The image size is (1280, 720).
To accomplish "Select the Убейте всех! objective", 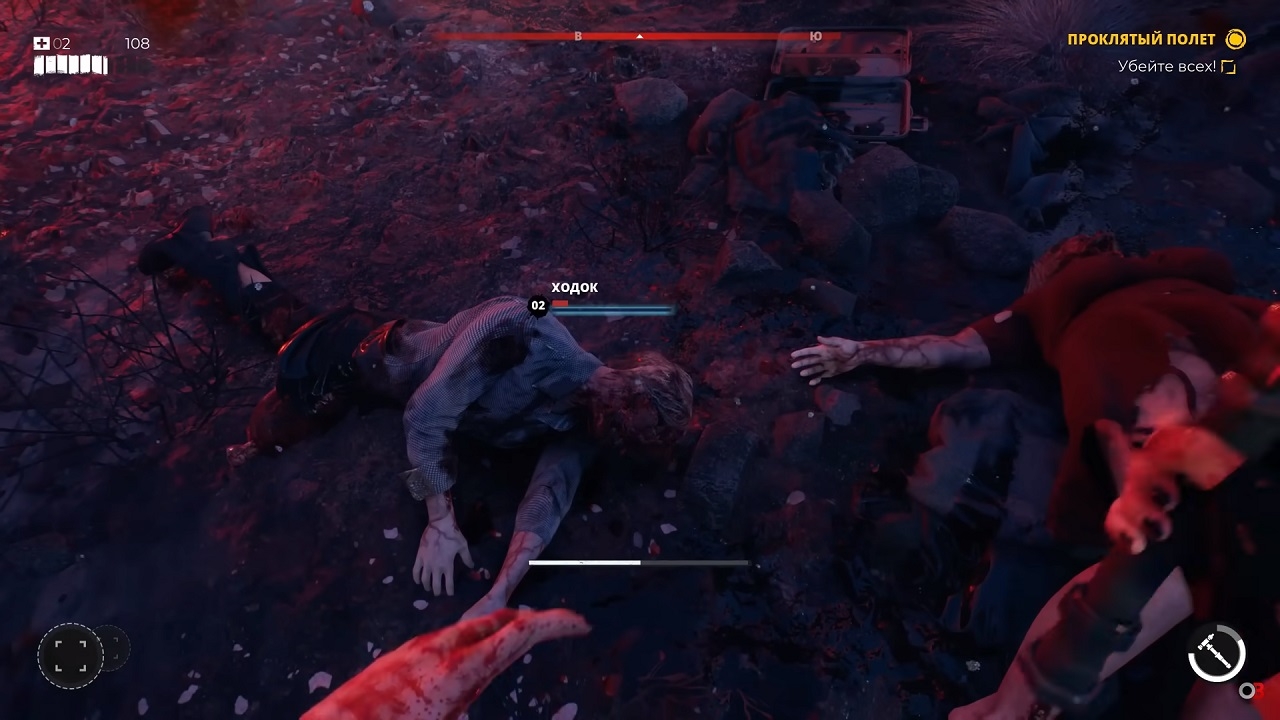I will [x=1167, y=67].
